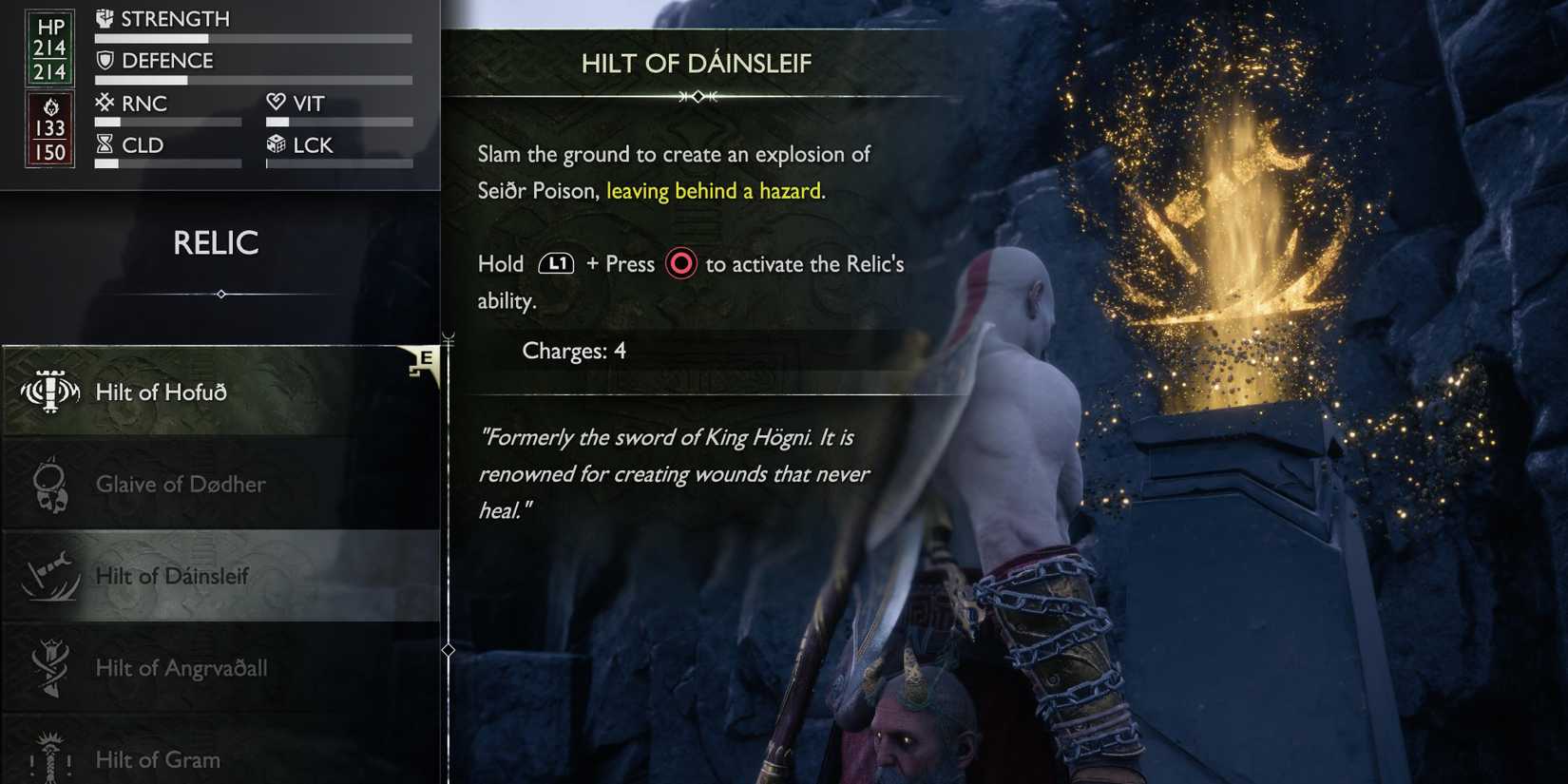Open the RELIC category header
The image size is (1568, 784).
(218, 244)
